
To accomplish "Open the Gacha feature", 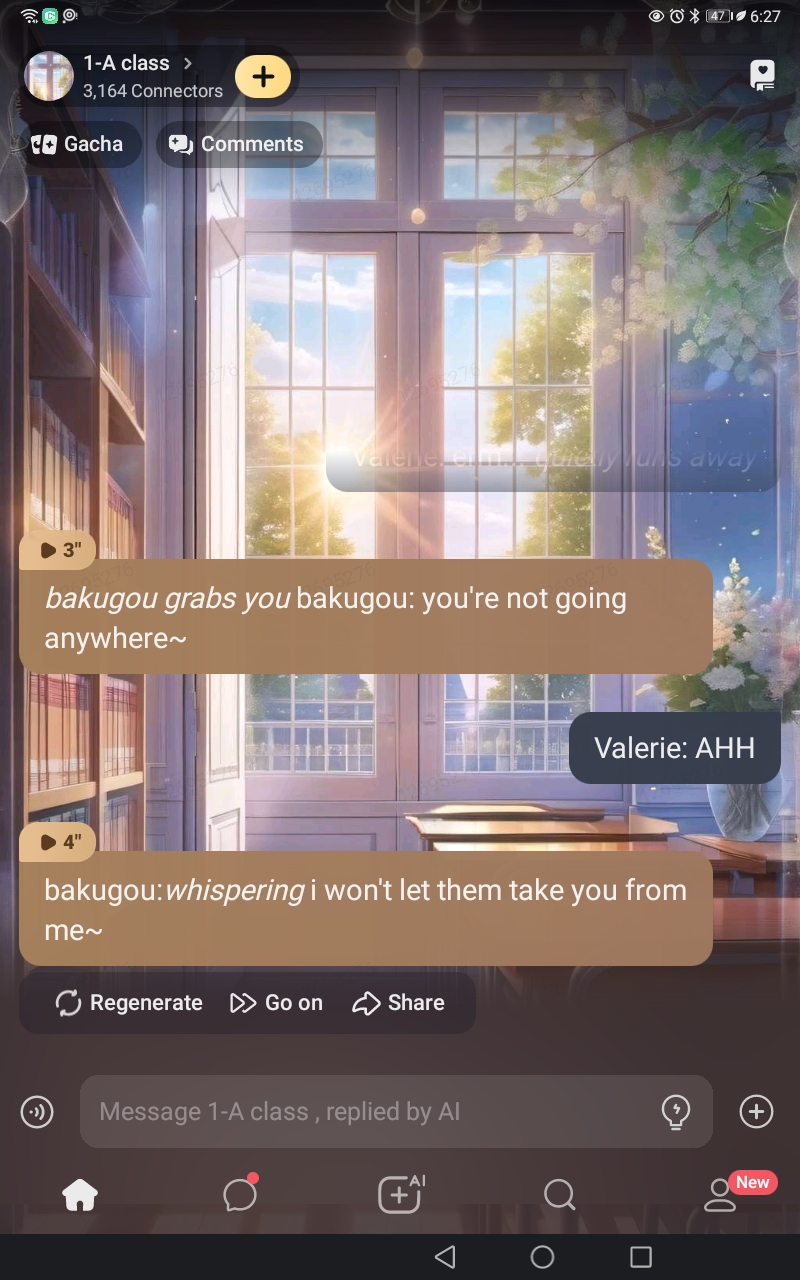I will tap(77, 144).
